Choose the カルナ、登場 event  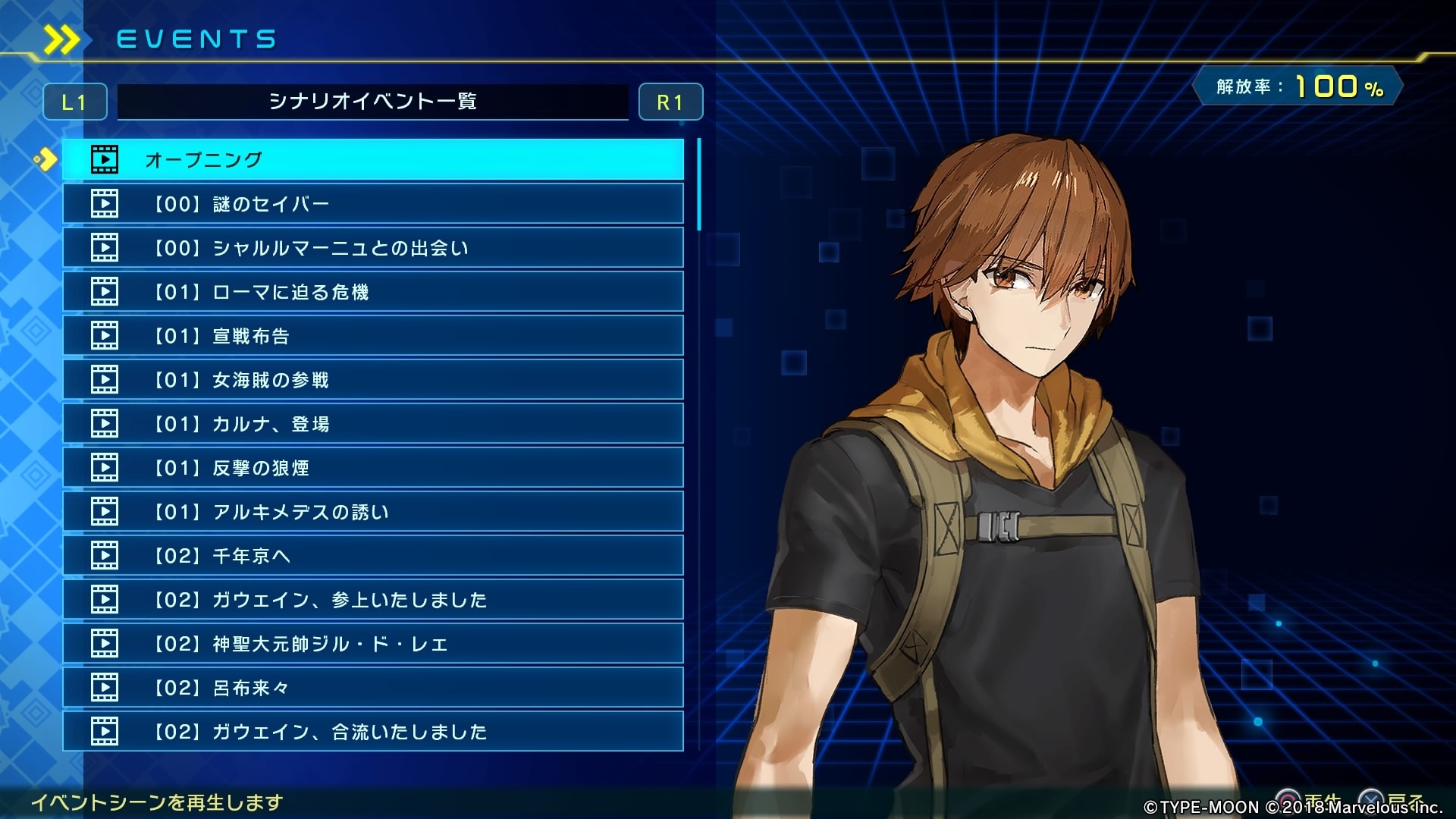pos(372,423)
